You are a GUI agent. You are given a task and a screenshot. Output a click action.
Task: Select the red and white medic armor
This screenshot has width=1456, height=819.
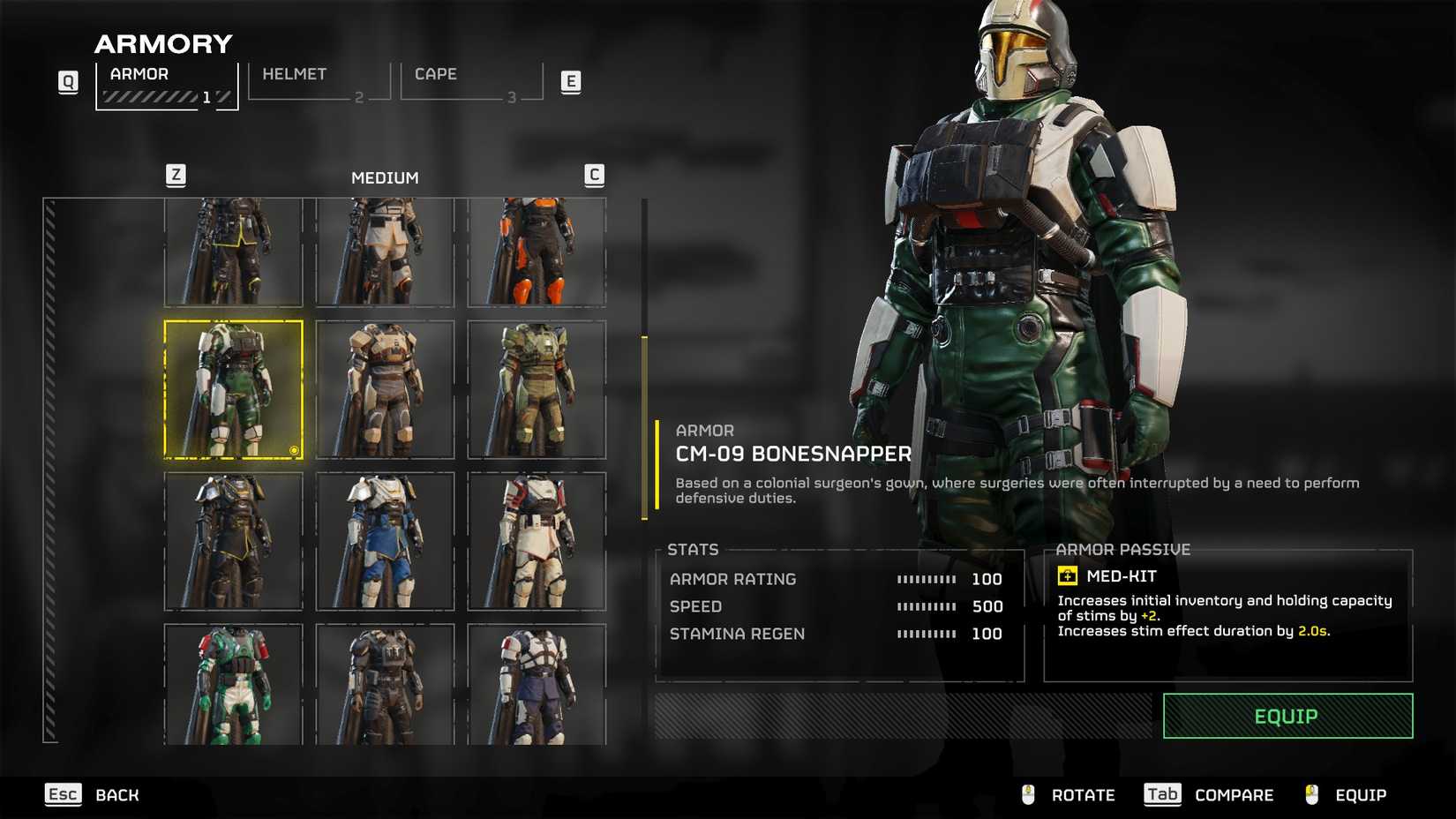point(537,541)
